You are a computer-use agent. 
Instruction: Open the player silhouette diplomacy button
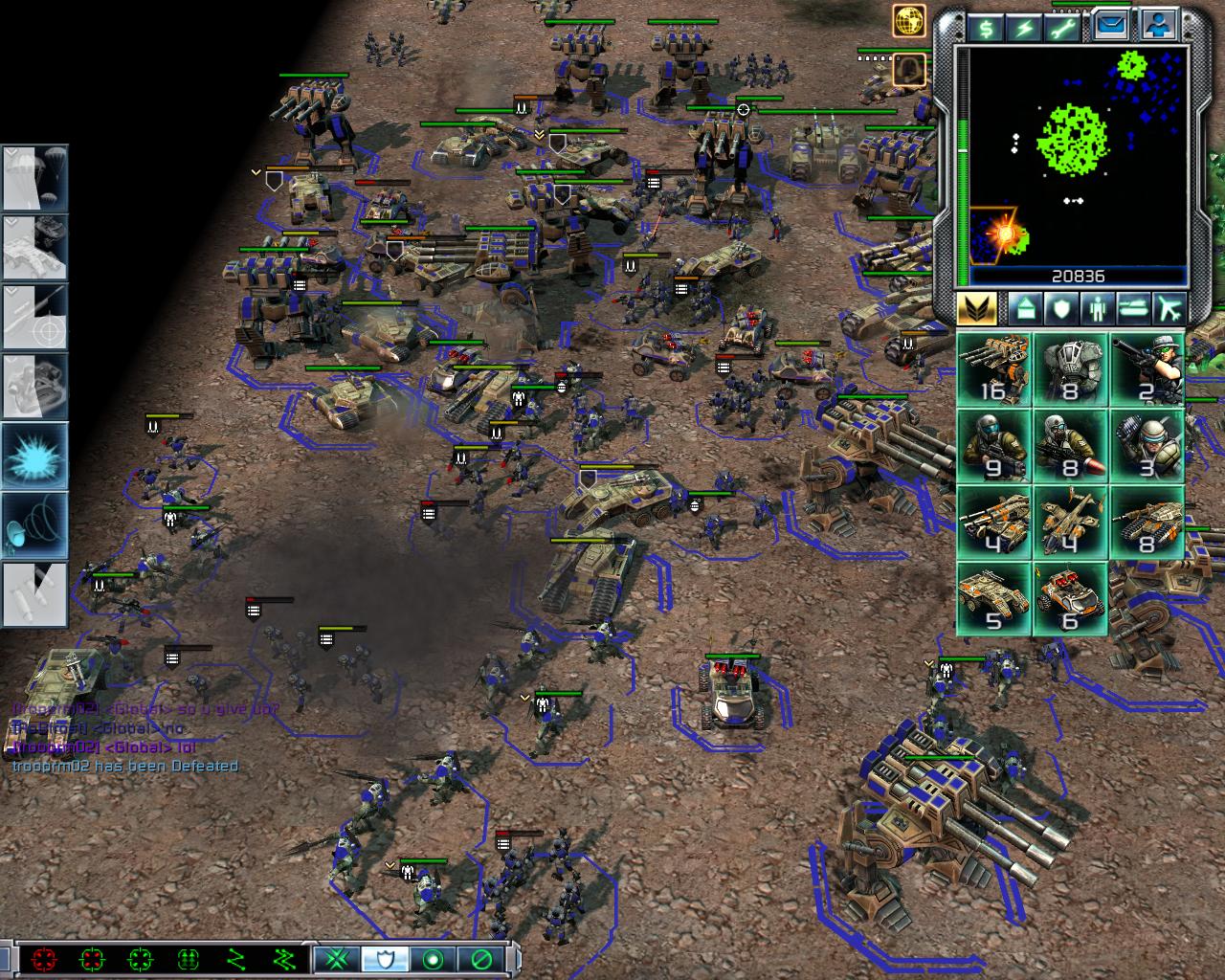tap(1160, 27)
